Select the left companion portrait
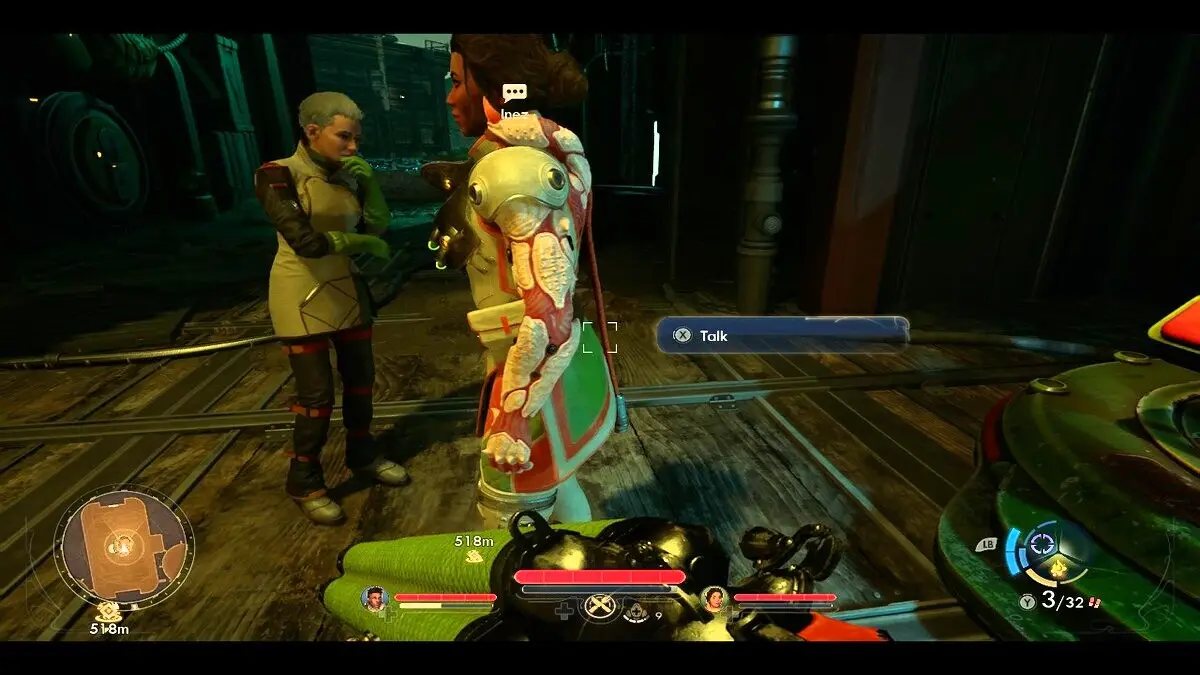 [x=375, y=599]
